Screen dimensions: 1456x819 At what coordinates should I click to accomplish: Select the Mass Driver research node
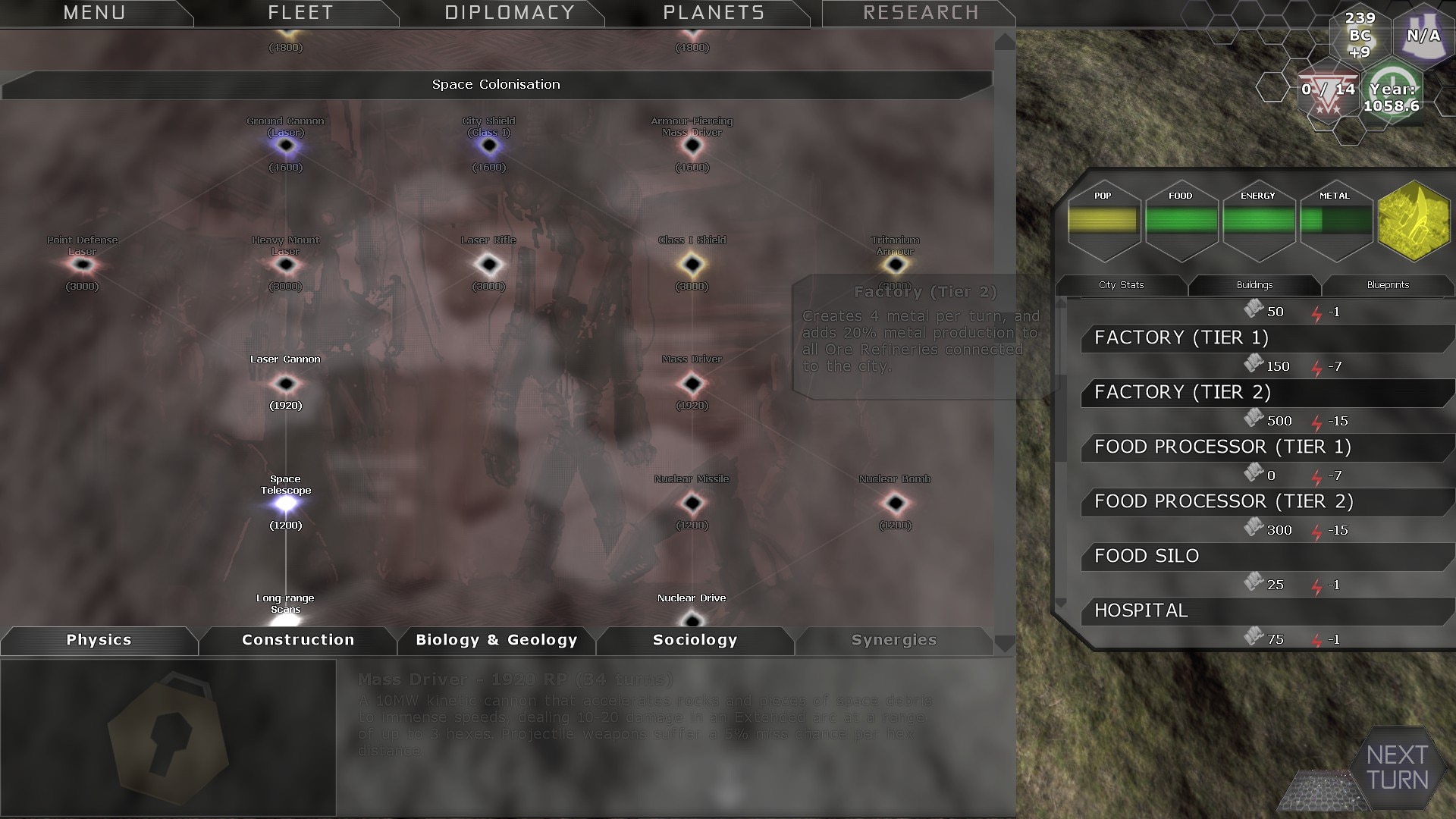(692, 384)
